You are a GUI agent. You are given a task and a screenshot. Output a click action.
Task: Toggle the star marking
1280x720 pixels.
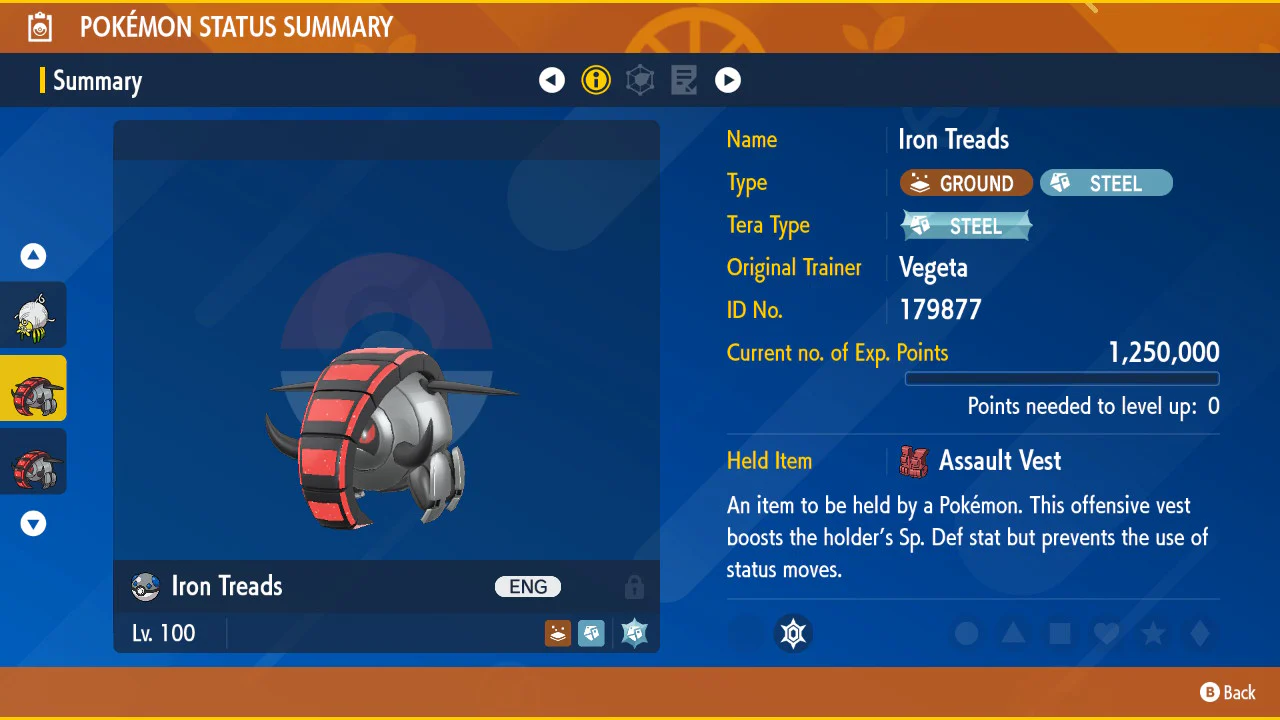[1153, 634]
